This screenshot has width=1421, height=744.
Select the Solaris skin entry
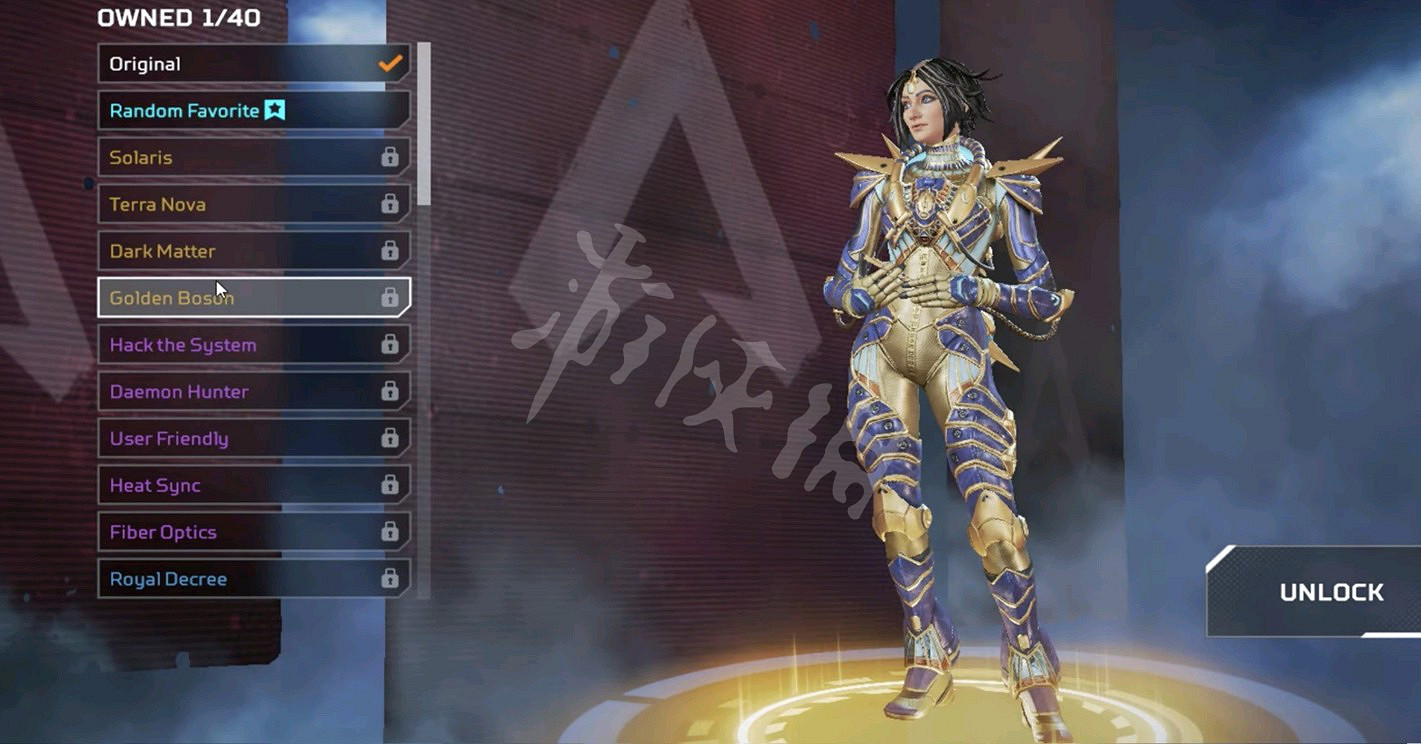pos(200,157)
